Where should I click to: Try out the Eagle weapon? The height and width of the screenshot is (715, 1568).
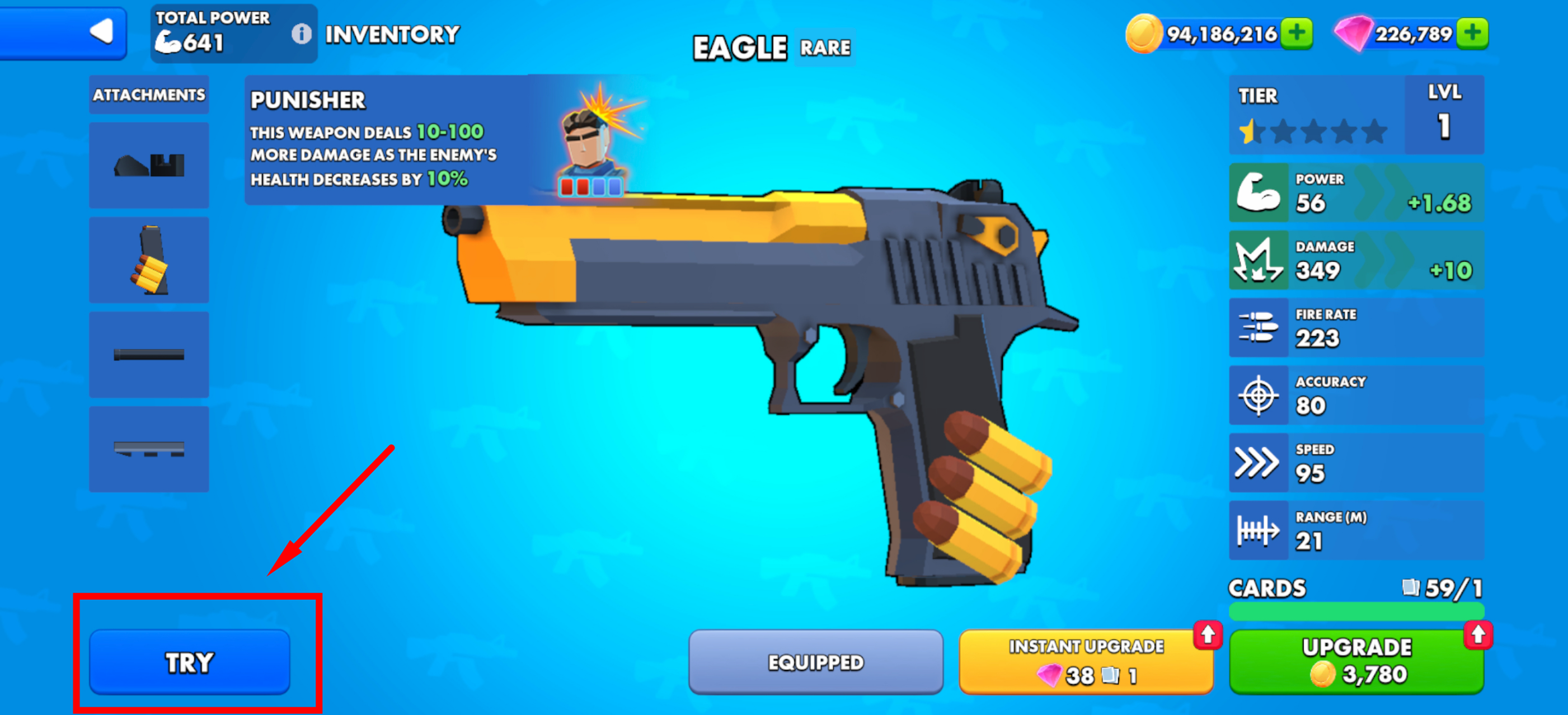pos(189,661)
